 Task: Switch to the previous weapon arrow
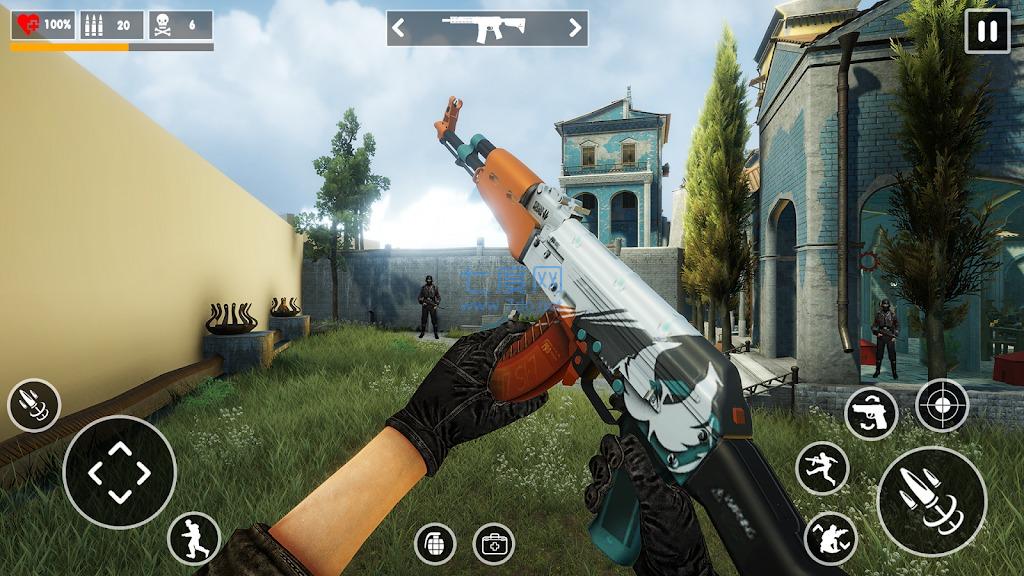tap(399, 28)
